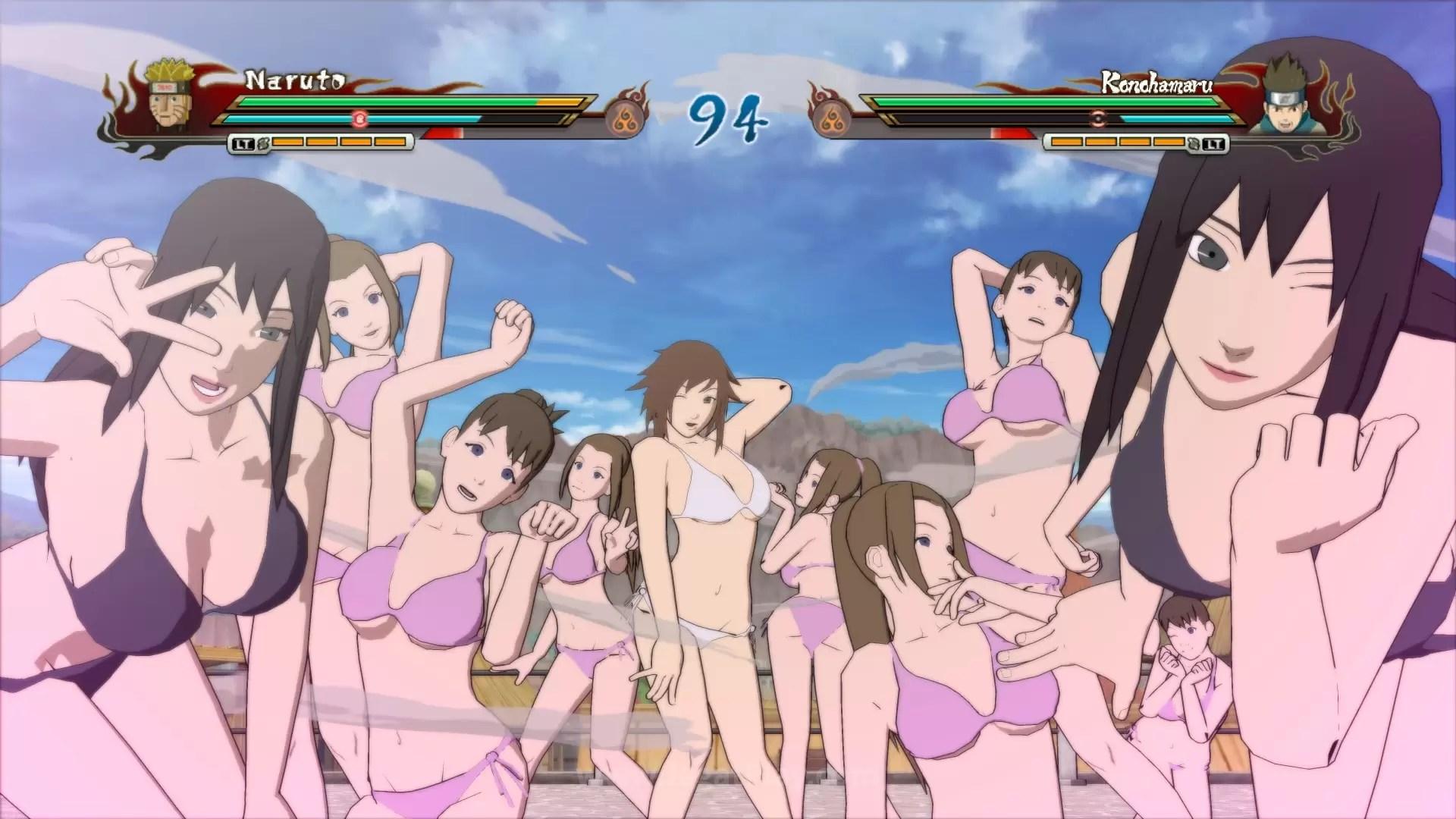This screenshot has height=819, width=1456.
Task: Select the flame emblem beside Naruto's bars
Action: 625,118
